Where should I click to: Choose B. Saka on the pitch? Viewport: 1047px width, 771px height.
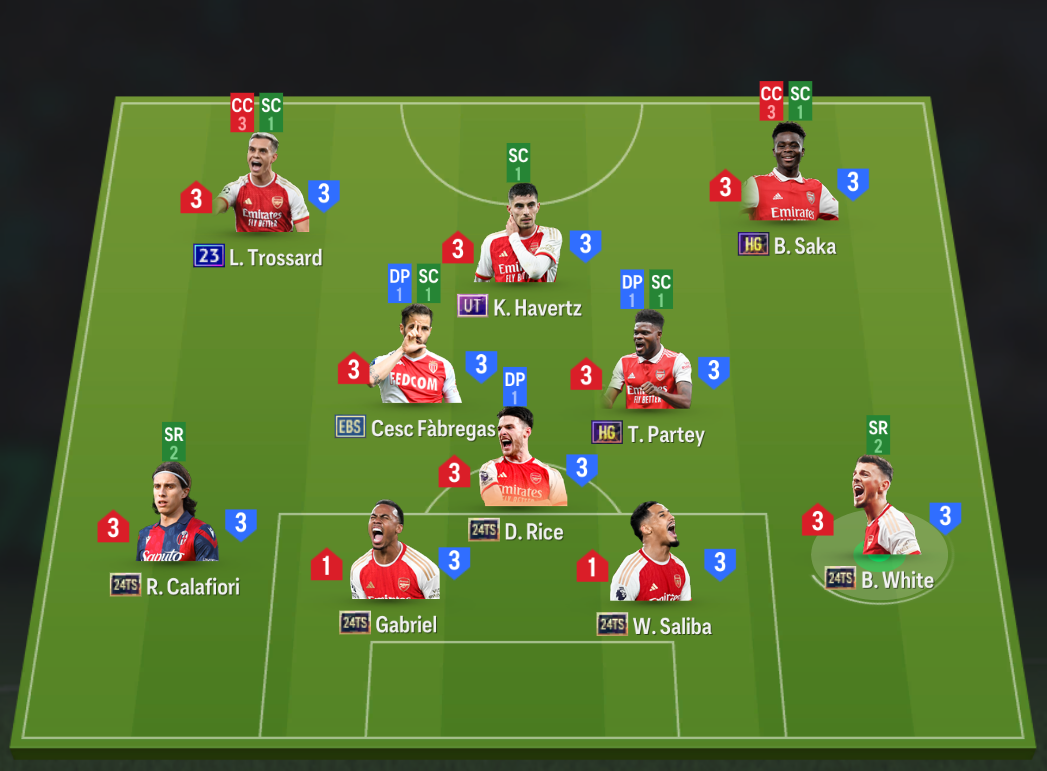(x=790, y=178)
